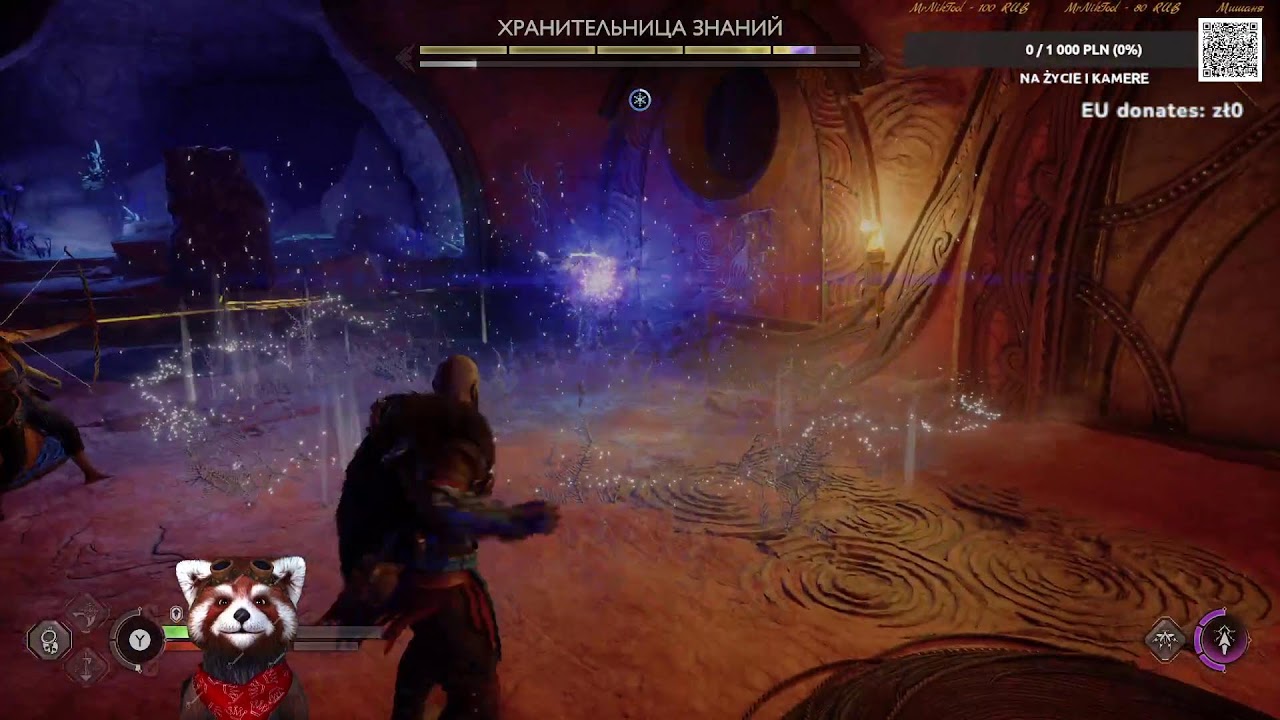Click the frost snowflake status icon
Screen dimensions: 1280x720
(640, 99)
